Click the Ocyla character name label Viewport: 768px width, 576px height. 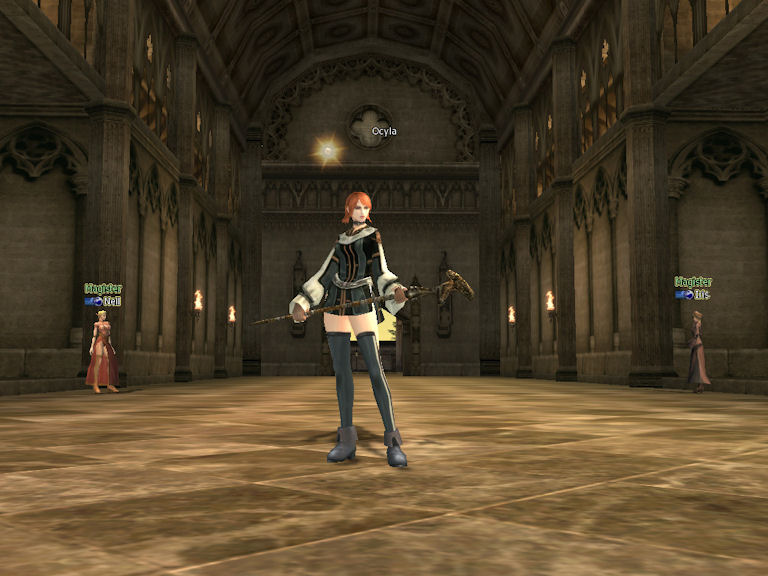pos(384,131)
